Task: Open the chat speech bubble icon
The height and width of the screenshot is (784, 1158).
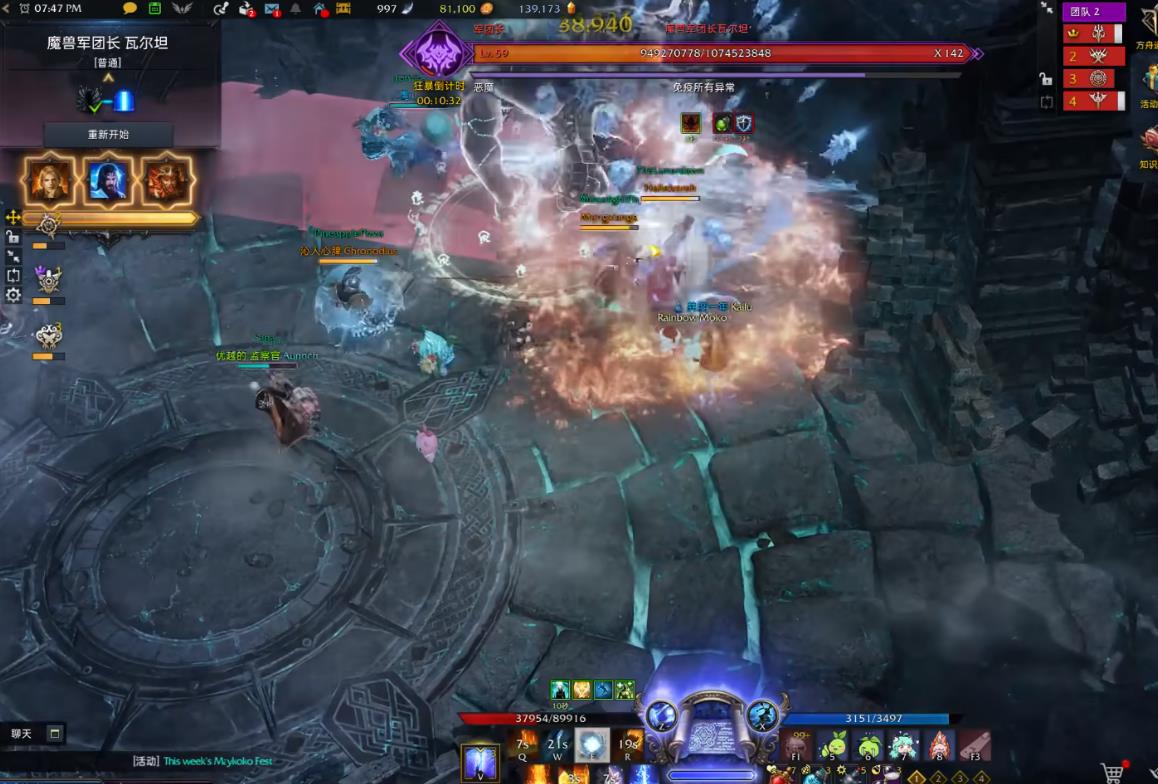Action: click(130, 9)
